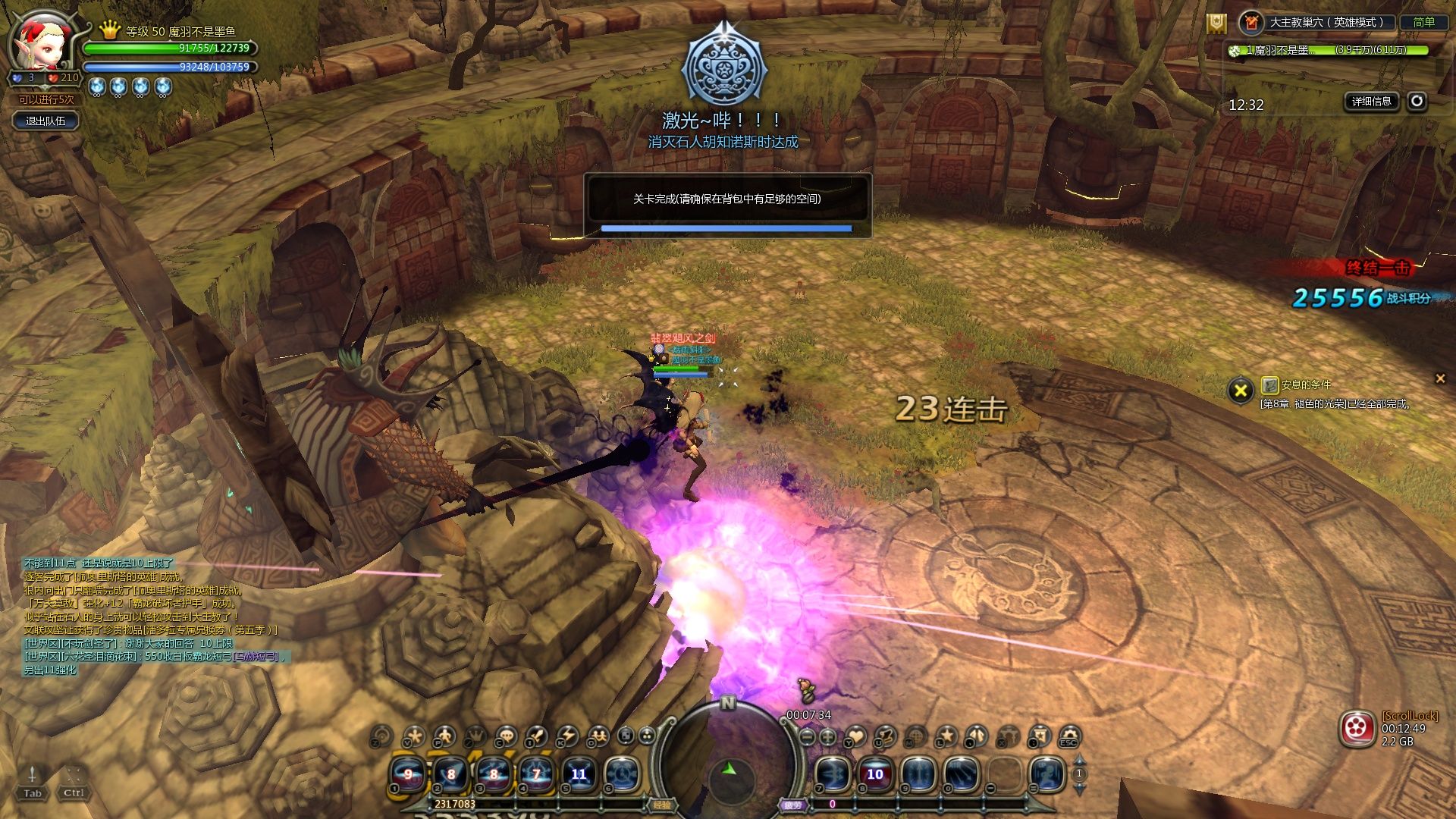Click the circular refresh arrow button
The image size is (1456, 819).
point(1417,101)
